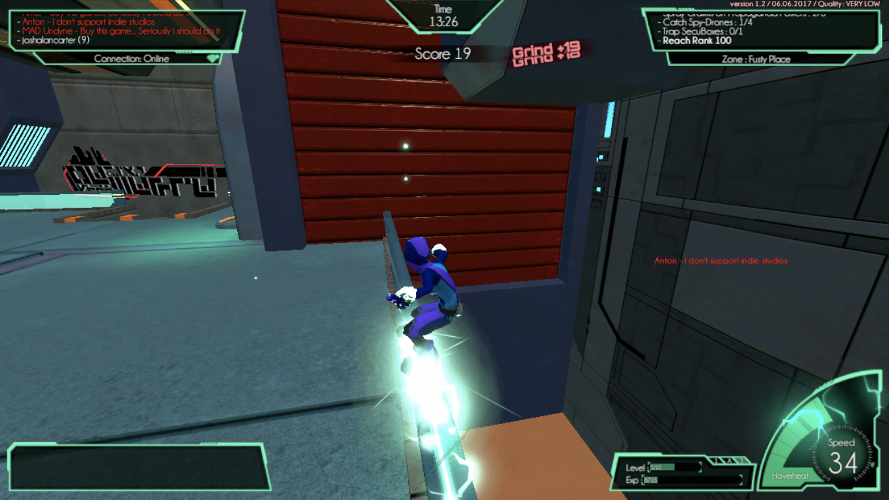Click the Zone: Fusty Place label

(x=753, y=59)
